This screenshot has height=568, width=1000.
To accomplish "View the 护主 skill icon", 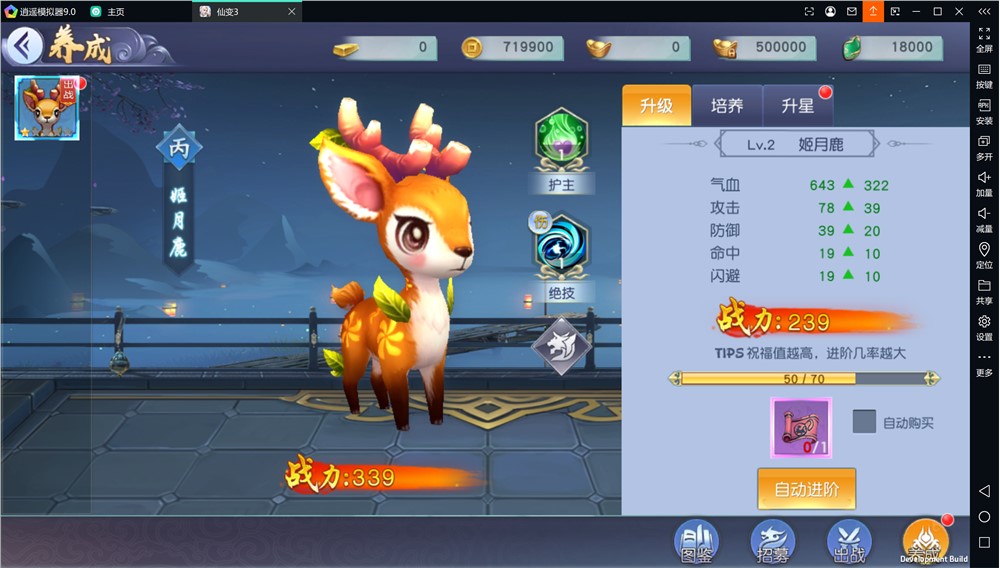I will click(561, 142).
